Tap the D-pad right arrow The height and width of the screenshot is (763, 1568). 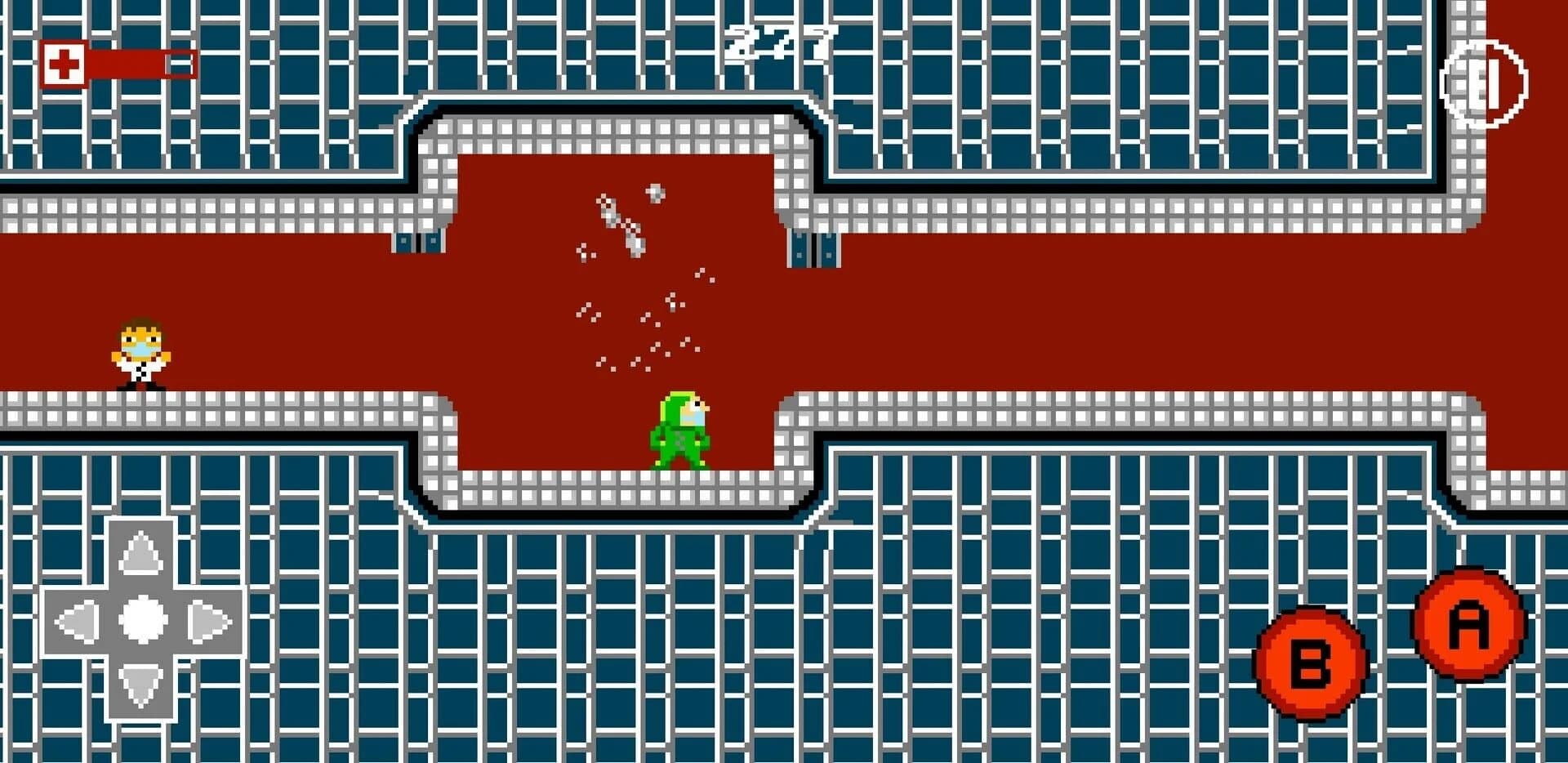click(x=209, y=621)
